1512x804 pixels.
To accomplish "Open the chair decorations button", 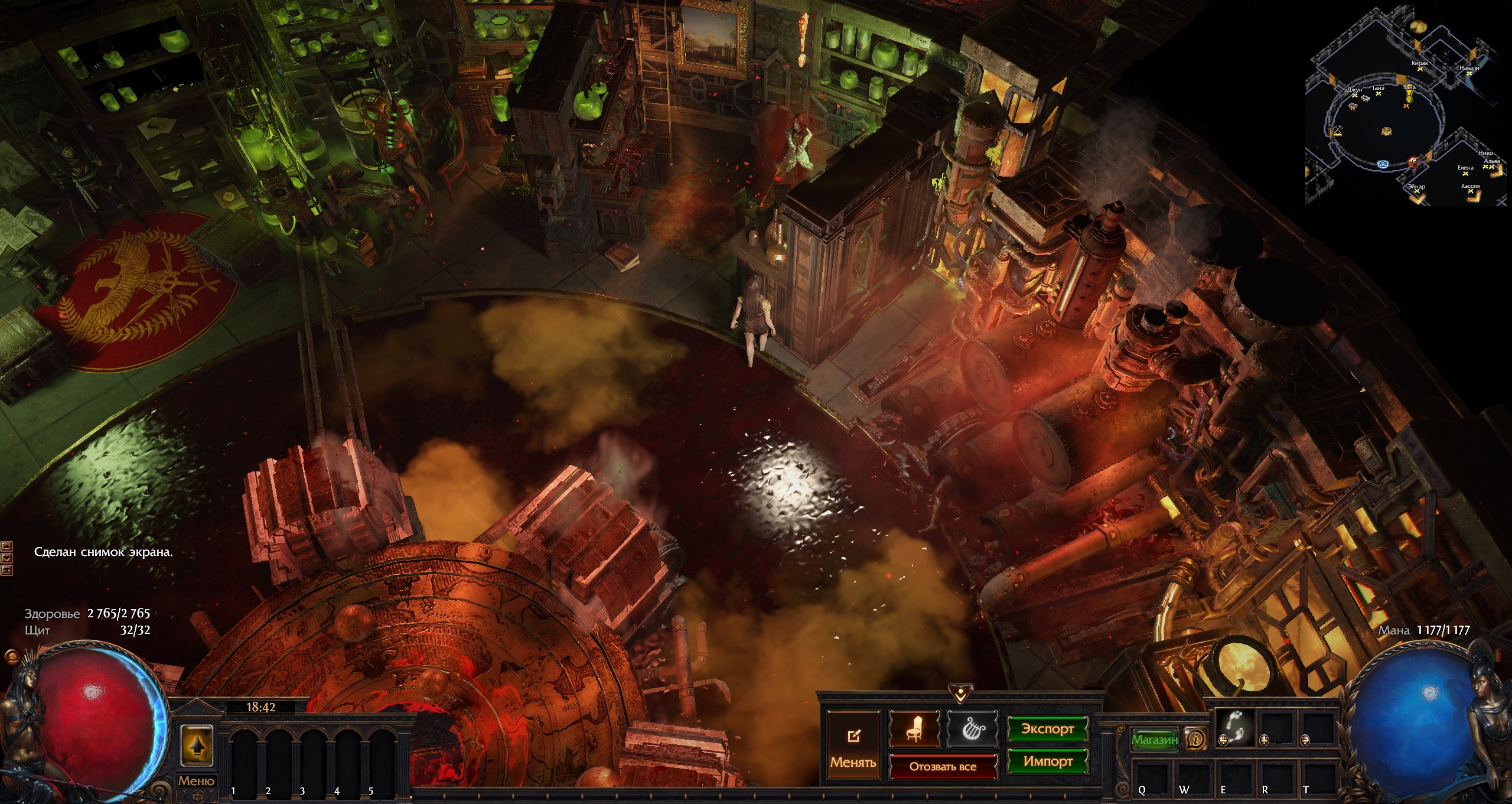I will tap(914, 729).
